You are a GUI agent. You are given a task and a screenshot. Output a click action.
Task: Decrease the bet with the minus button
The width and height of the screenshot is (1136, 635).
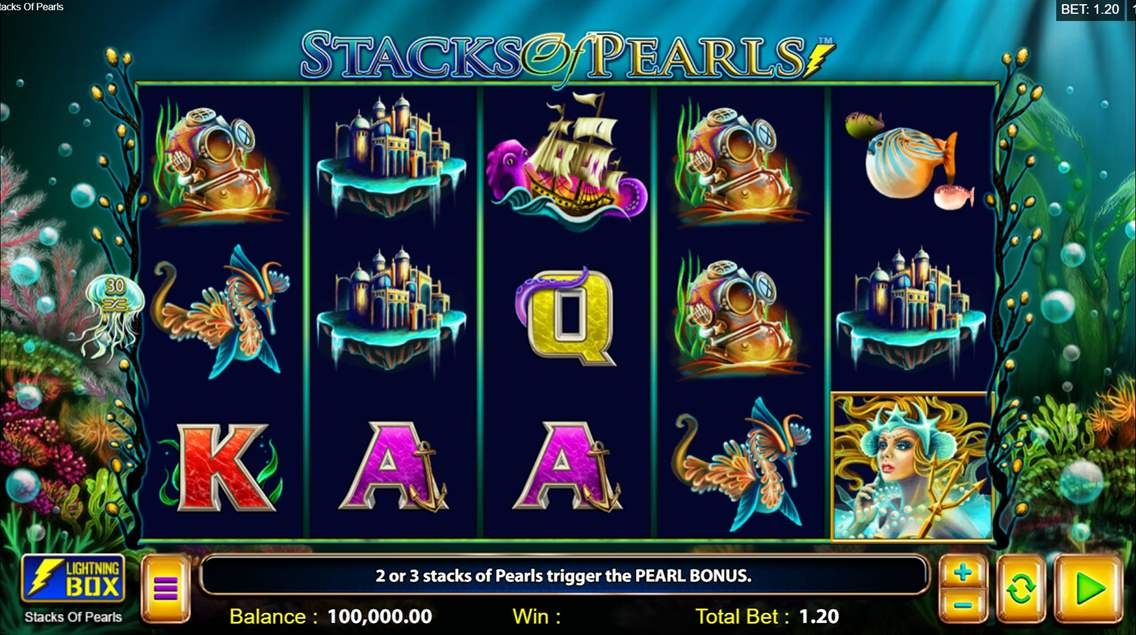tap(962, 604)
